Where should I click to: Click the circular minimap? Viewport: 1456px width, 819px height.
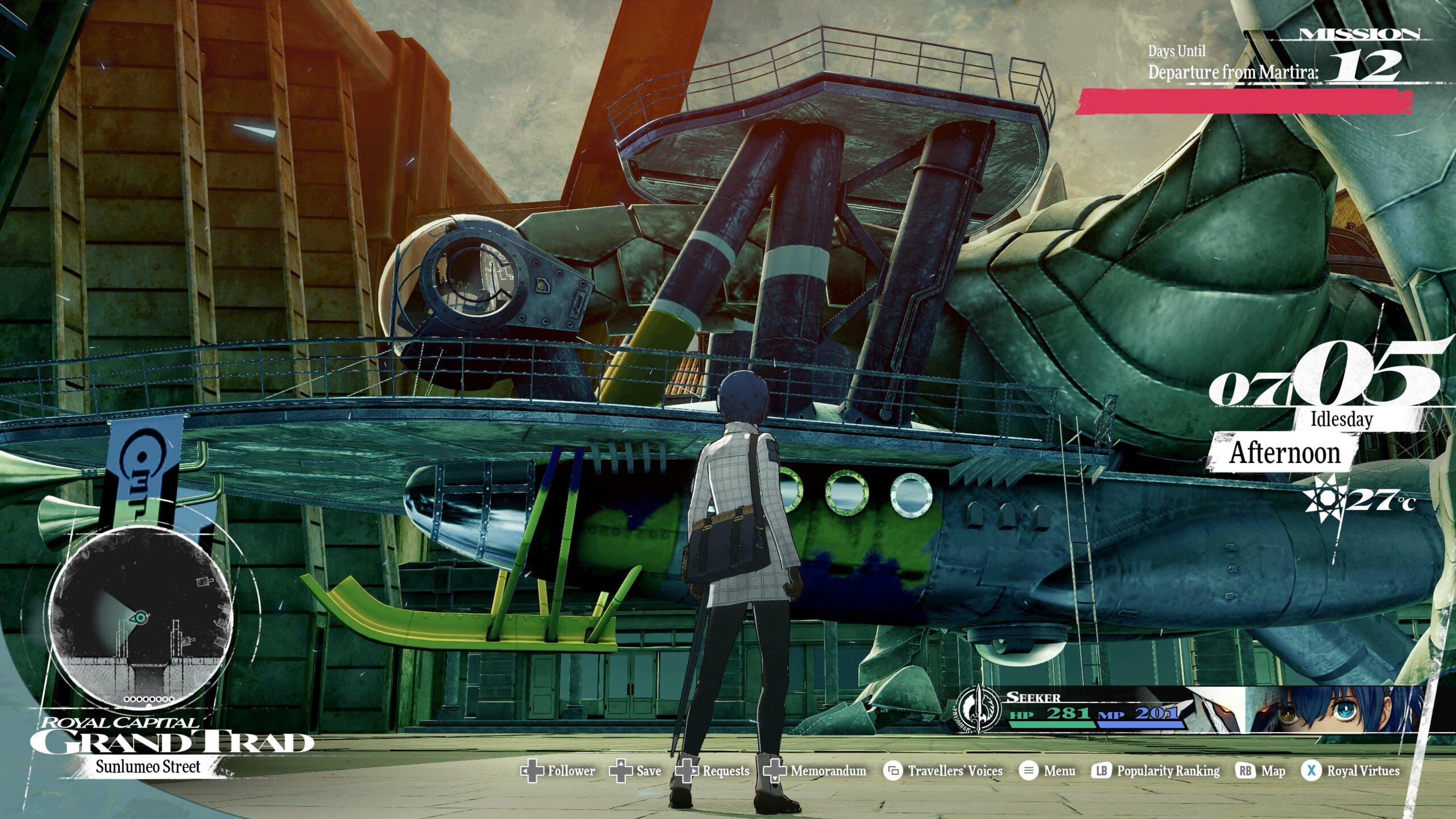[141, 617]
